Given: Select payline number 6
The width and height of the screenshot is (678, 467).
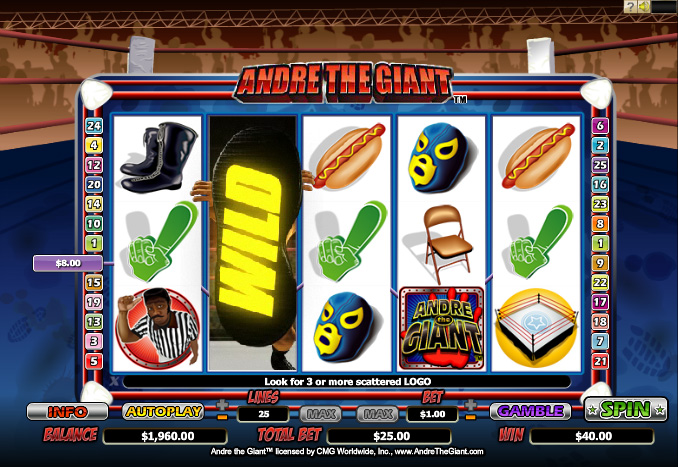Looking at the screenshot, I should point(601,126).
